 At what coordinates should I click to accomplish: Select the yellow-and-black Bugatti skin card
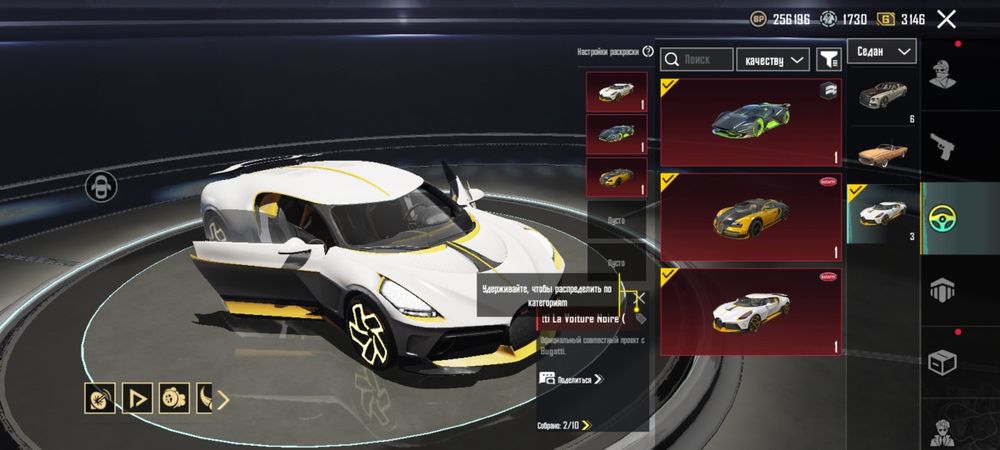[x=750, y=216]
